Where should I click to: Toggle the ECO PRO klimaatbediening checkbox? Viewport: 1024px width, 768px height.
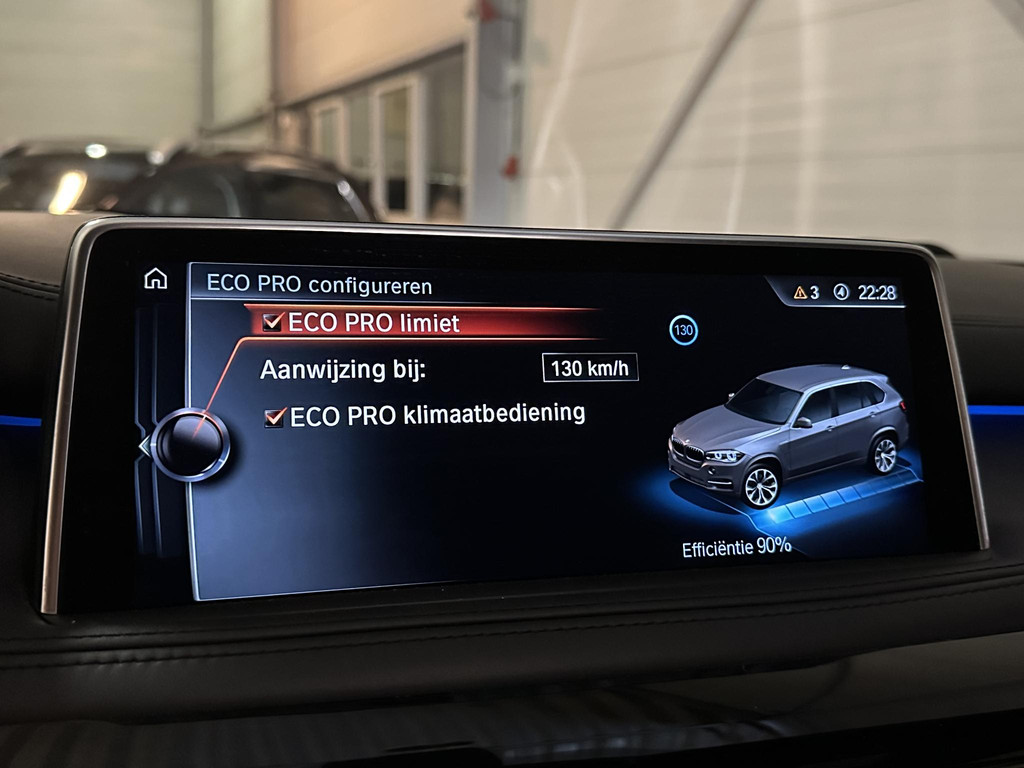pyautogui.click(x=275, y=417)
